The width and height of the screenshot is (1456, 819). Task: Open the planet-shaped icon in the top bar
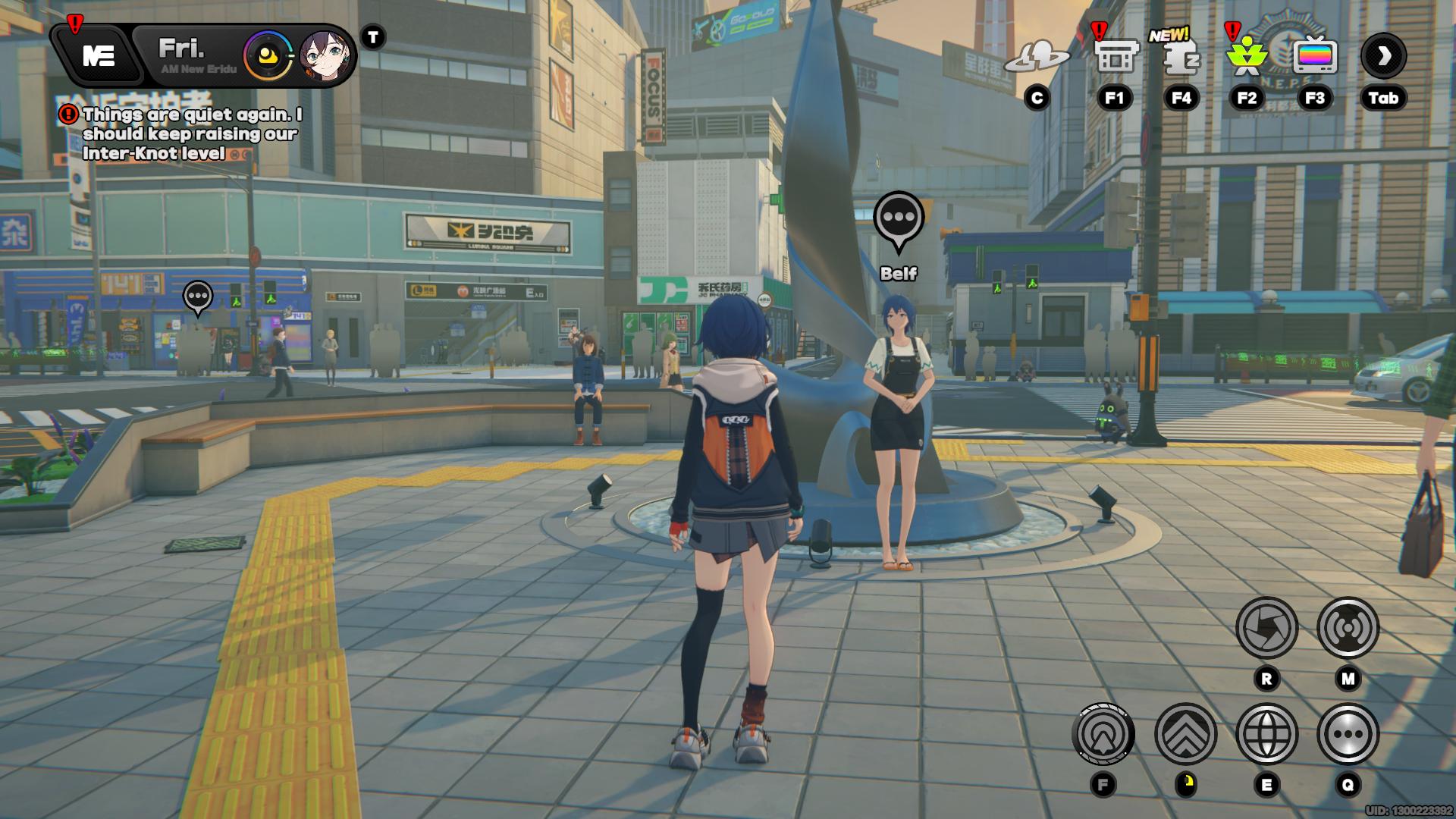[1037, 56]
